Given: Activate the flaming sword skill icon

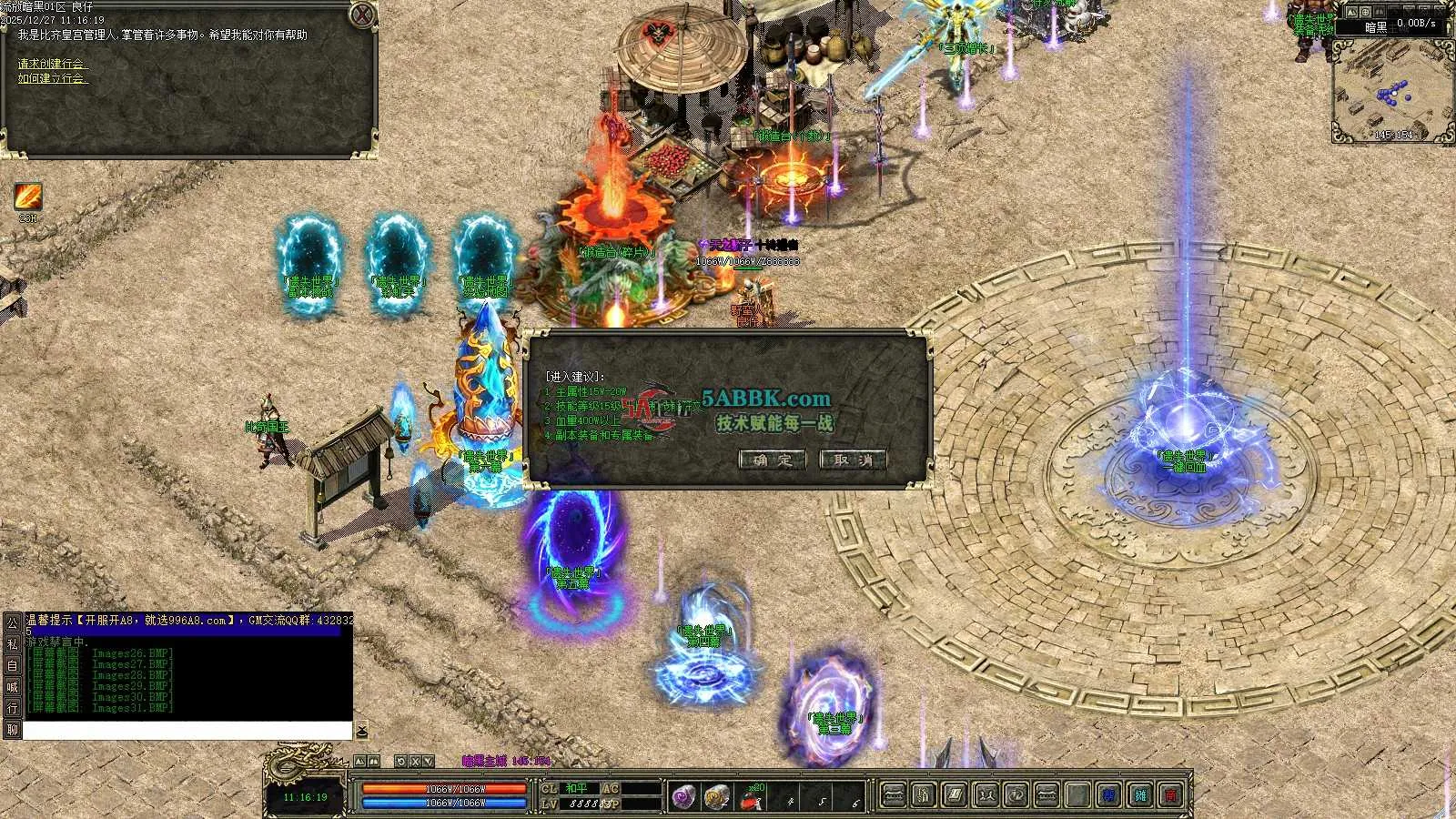Looking at the screenshot, I should [27, 197].
